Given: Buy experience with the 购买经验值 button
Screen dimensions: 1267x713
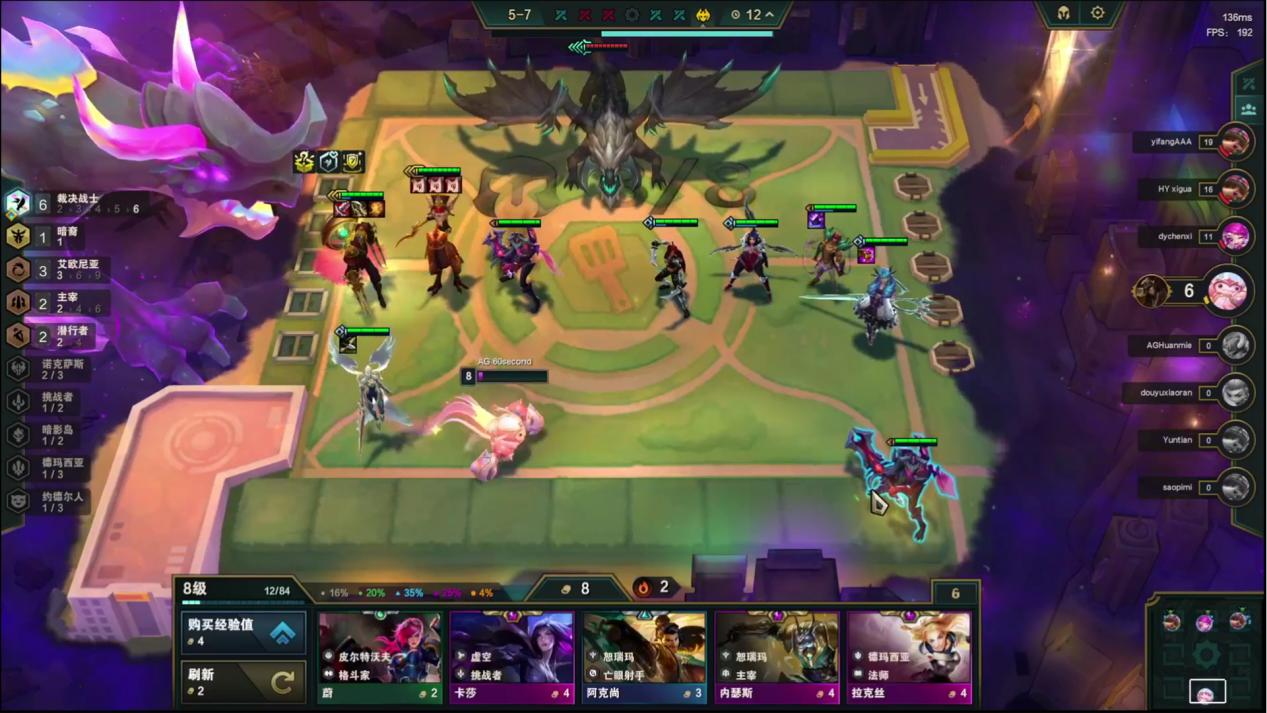Looking at the screenshot, I should tap(243, 632).
